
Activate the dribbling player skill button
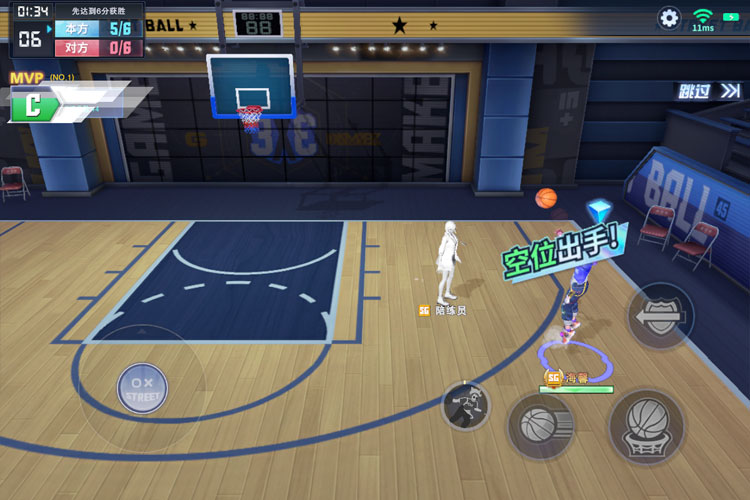(466, 405)
